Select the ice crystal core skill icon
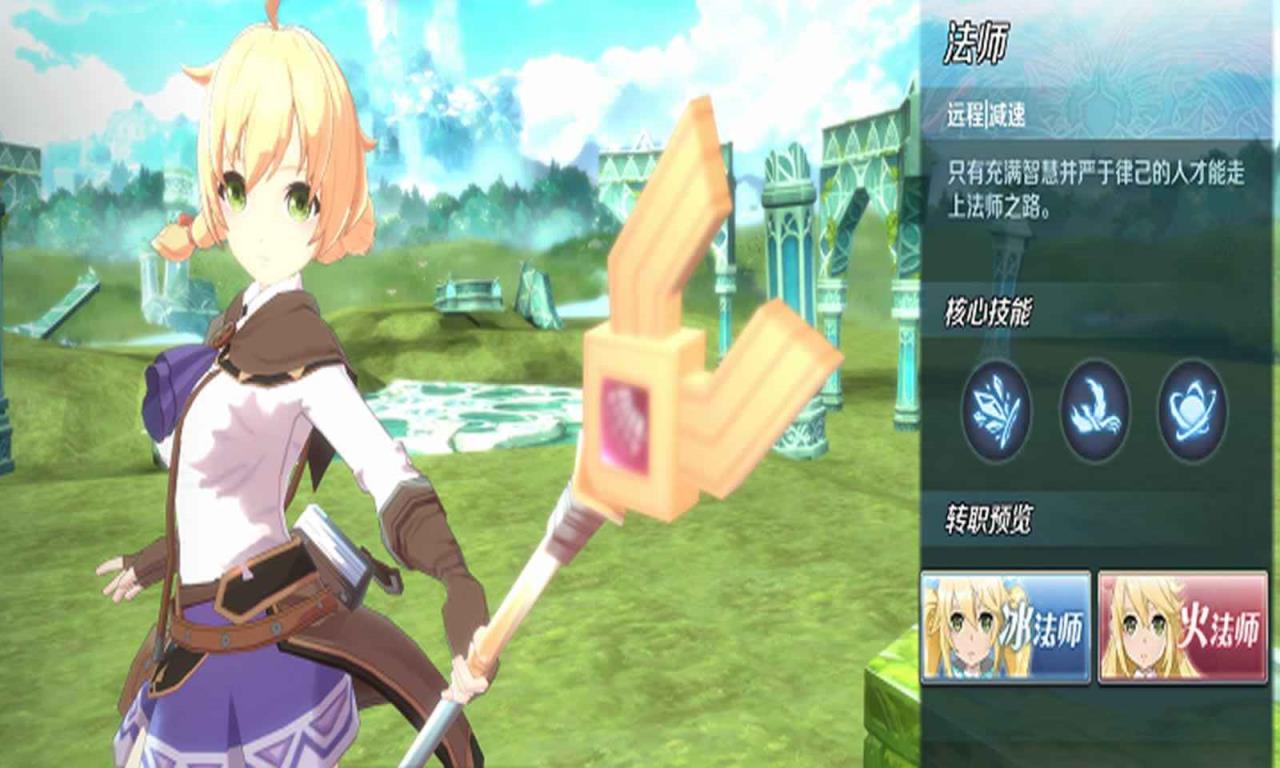 click(996, 410)
